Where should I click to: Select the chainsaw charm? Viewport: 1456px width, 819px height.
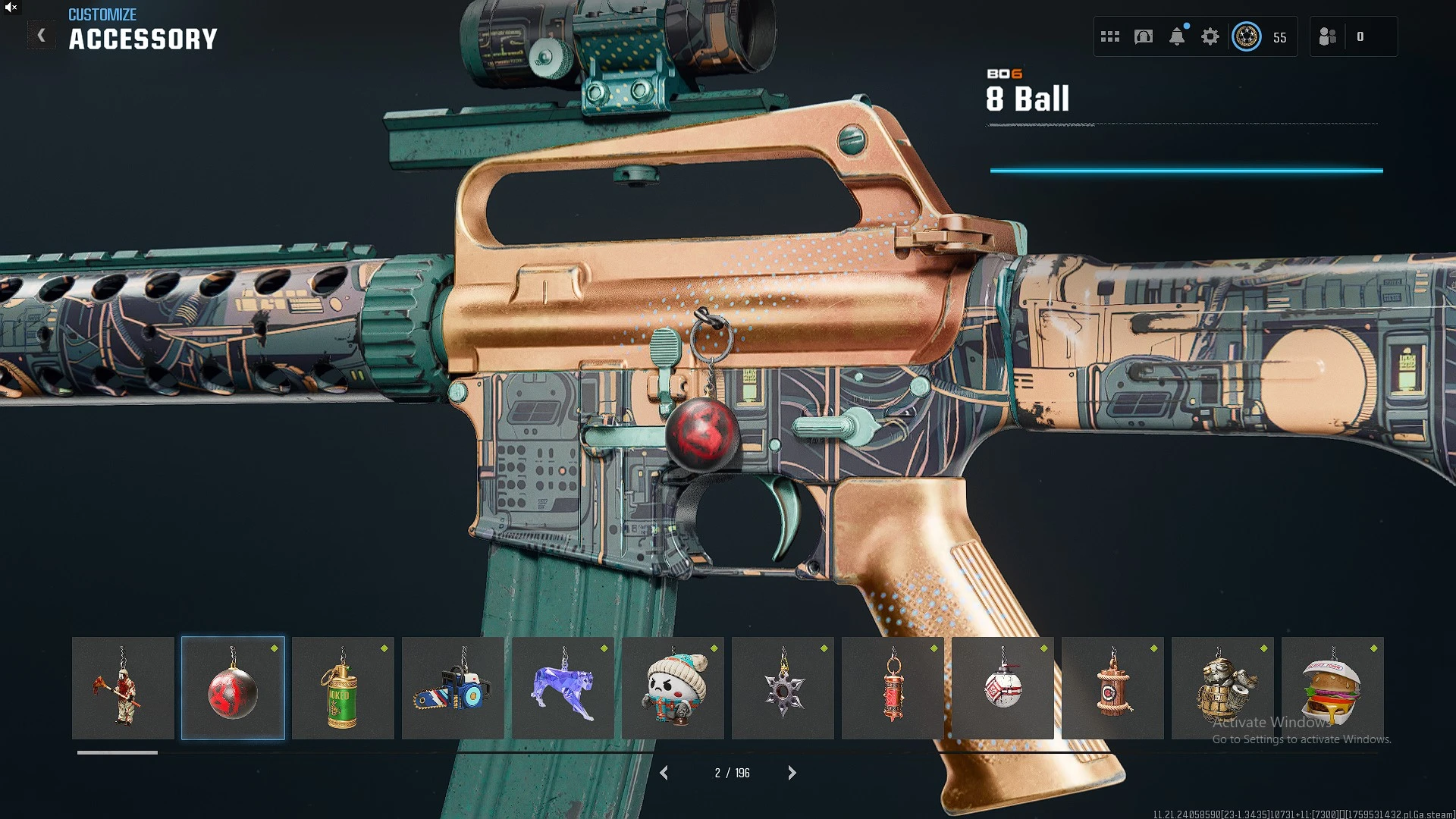coord(453,689)
